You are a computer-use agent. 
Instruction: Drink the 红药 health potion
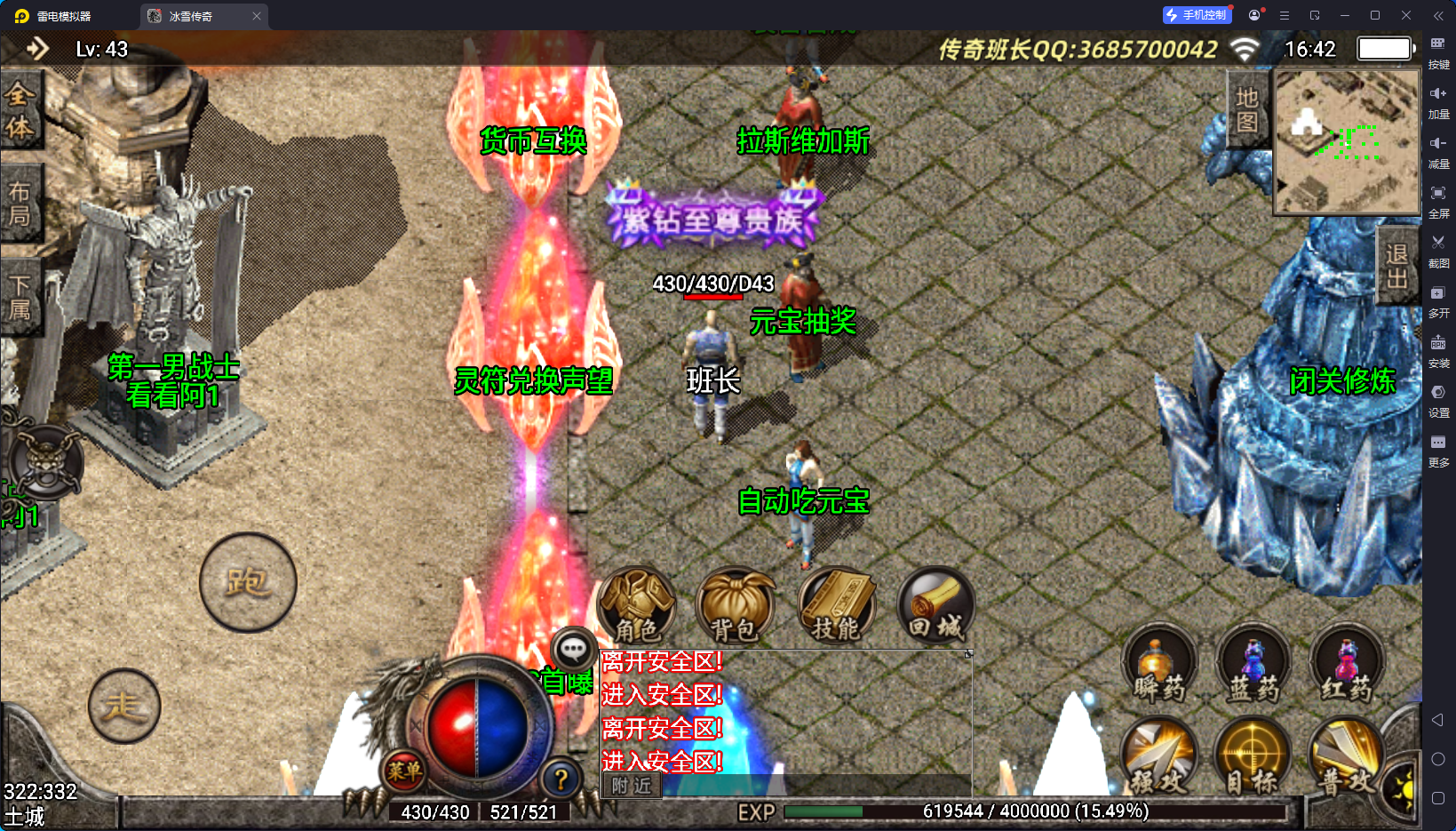(x=1347, y=665)
